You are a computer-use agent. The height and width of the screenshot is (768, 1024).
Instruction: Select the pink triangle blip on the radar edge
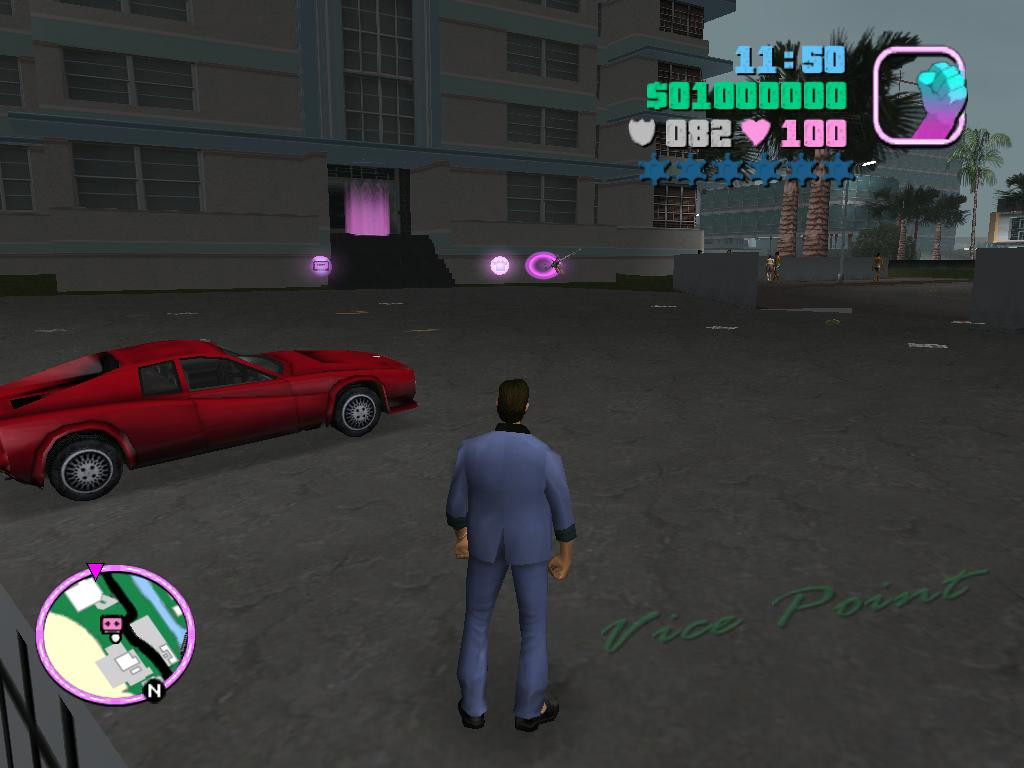pyautogui.click(x=95, y=571)
